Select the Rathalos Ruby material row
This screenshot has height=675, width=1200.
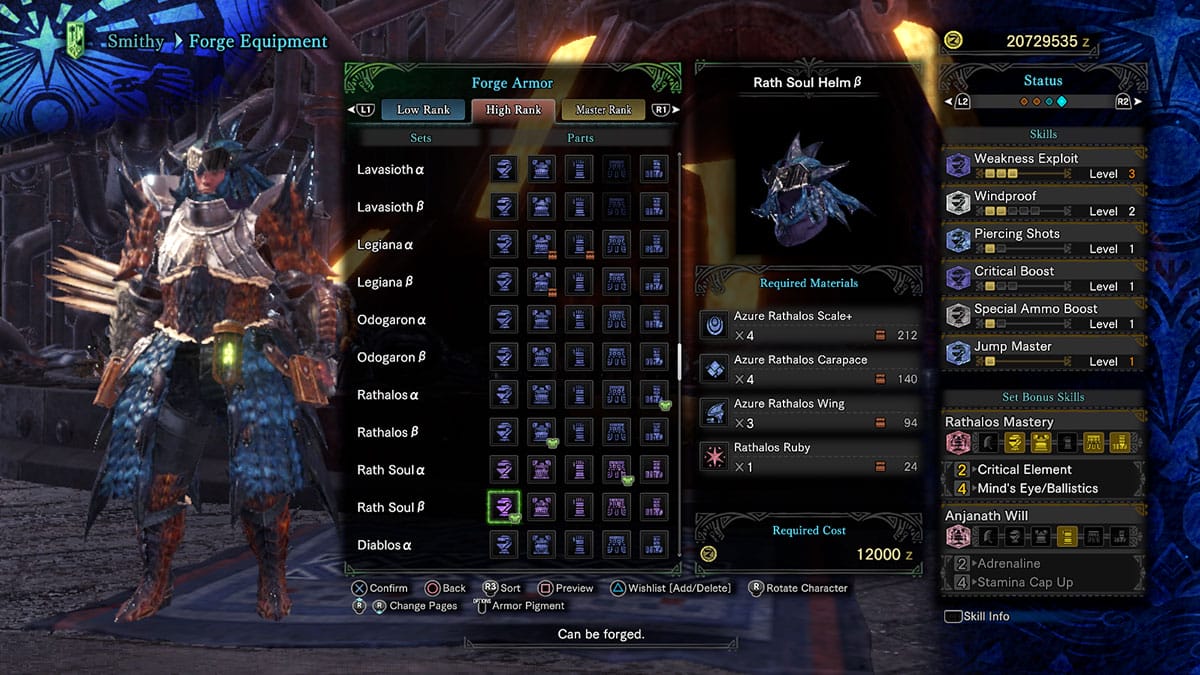810,456
